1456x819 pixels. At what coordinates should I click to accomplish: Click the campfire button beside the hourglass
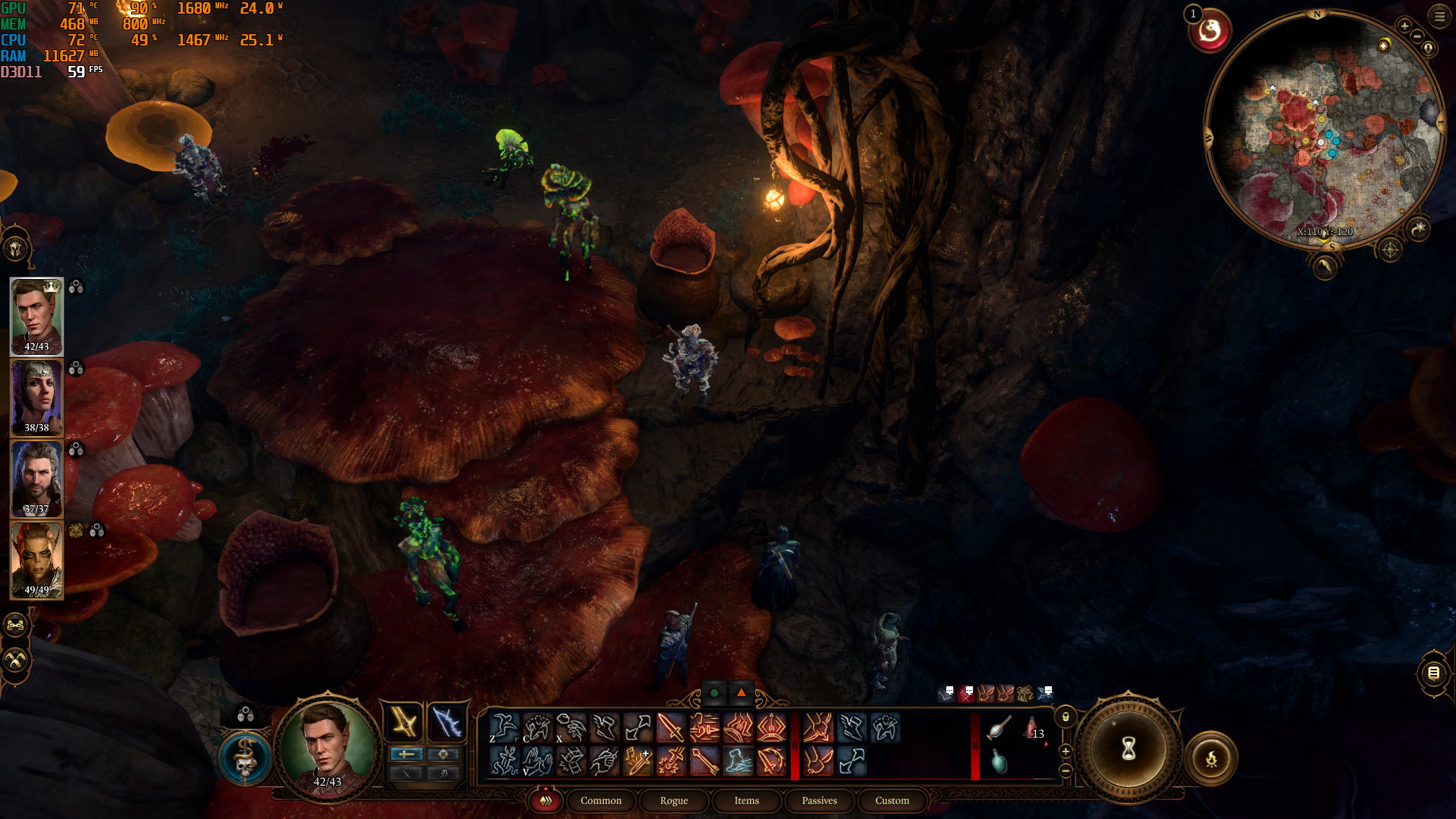pyautogui.click(x=1211, y=758)
